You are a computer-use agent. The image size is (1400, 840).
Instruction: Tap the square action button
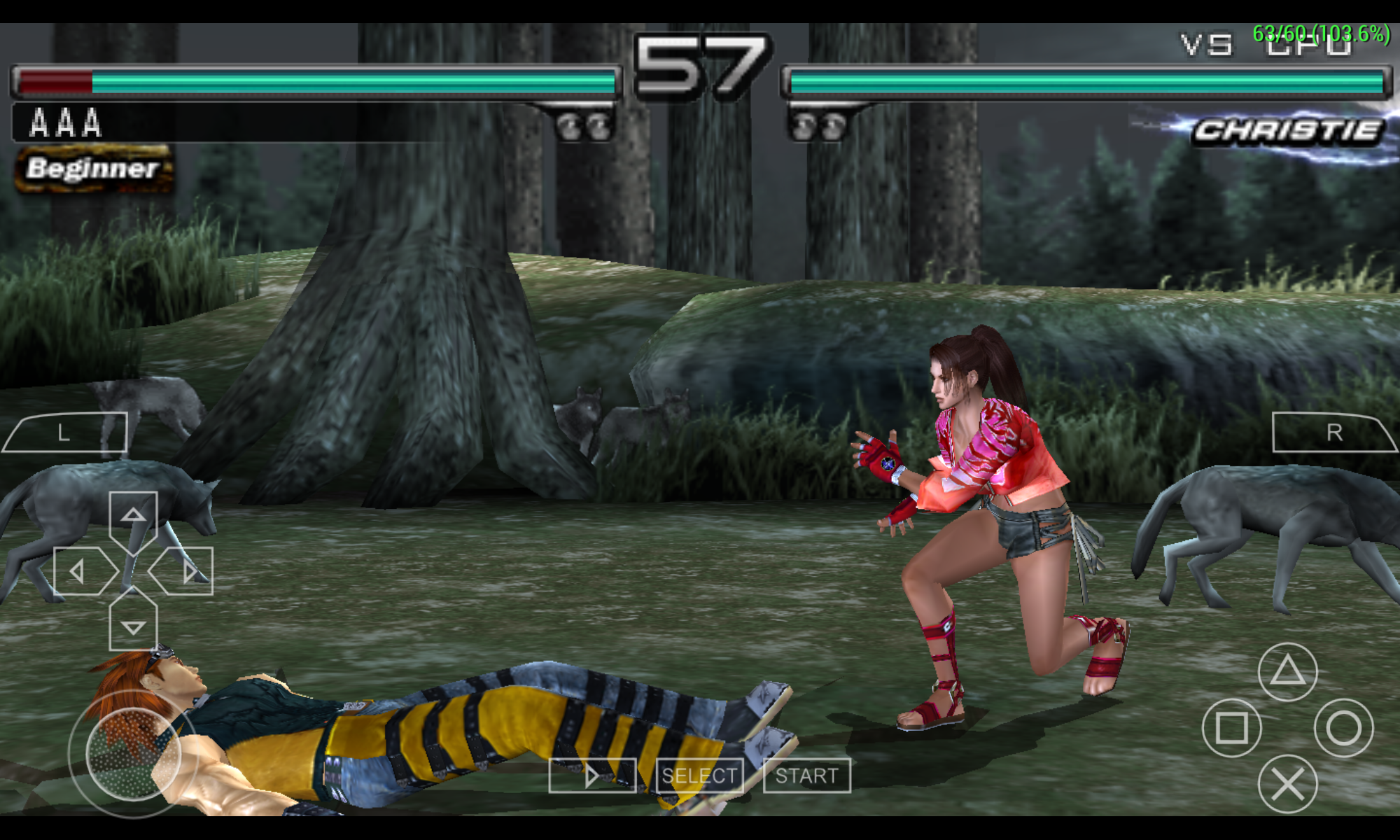[1231, 728]
